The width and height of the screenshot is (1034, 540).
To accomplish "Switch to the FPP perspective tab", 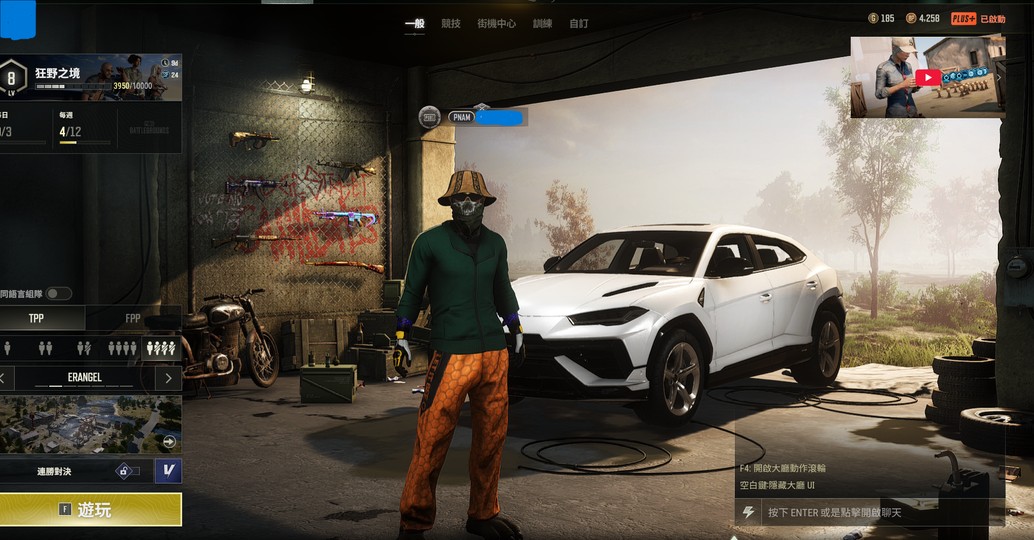I will pyautogui.click(x=132, y=318).
